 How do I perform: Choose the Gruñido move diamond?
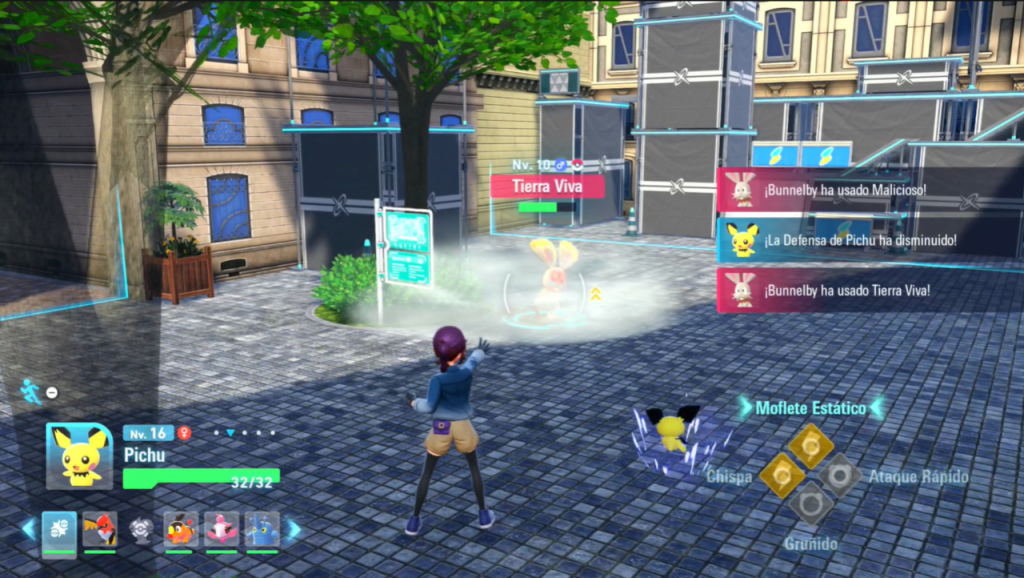[810, 503]
